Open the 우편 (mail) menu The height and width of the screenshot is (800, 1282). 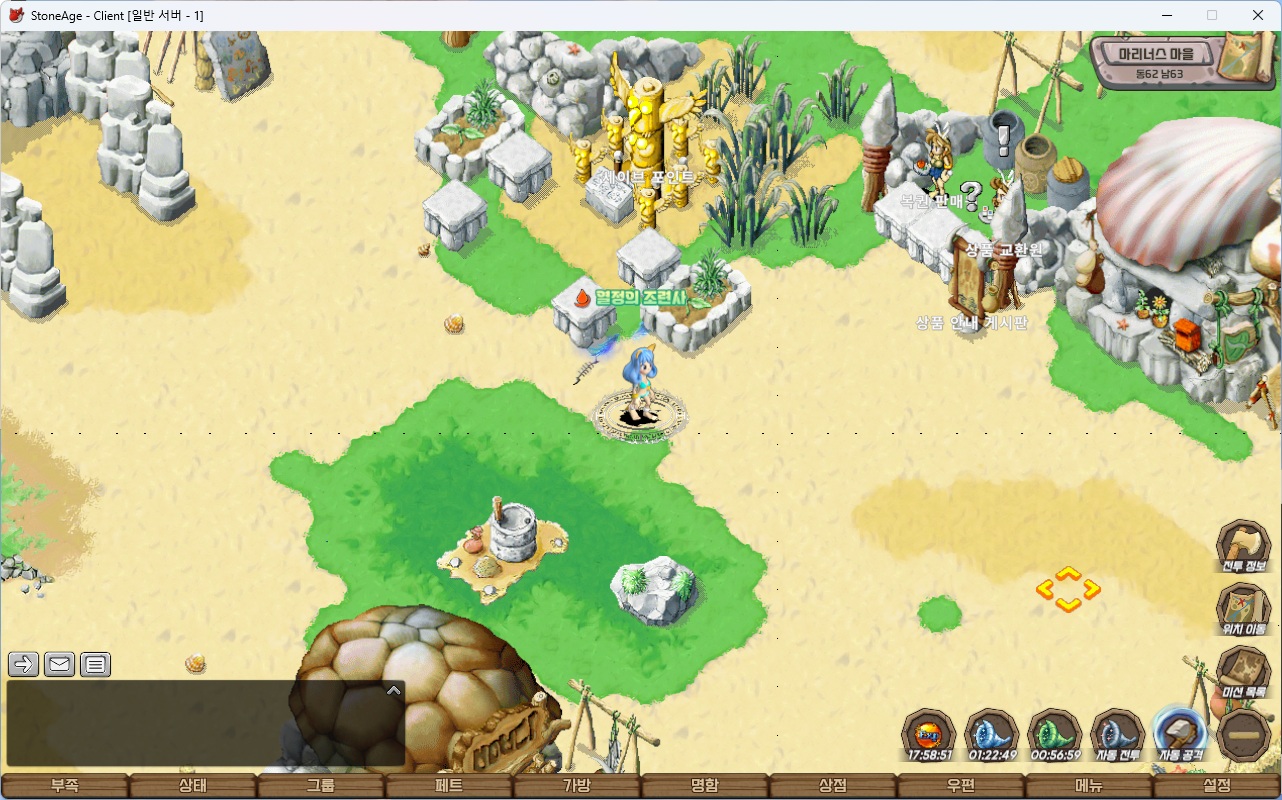tap(961, 786)
